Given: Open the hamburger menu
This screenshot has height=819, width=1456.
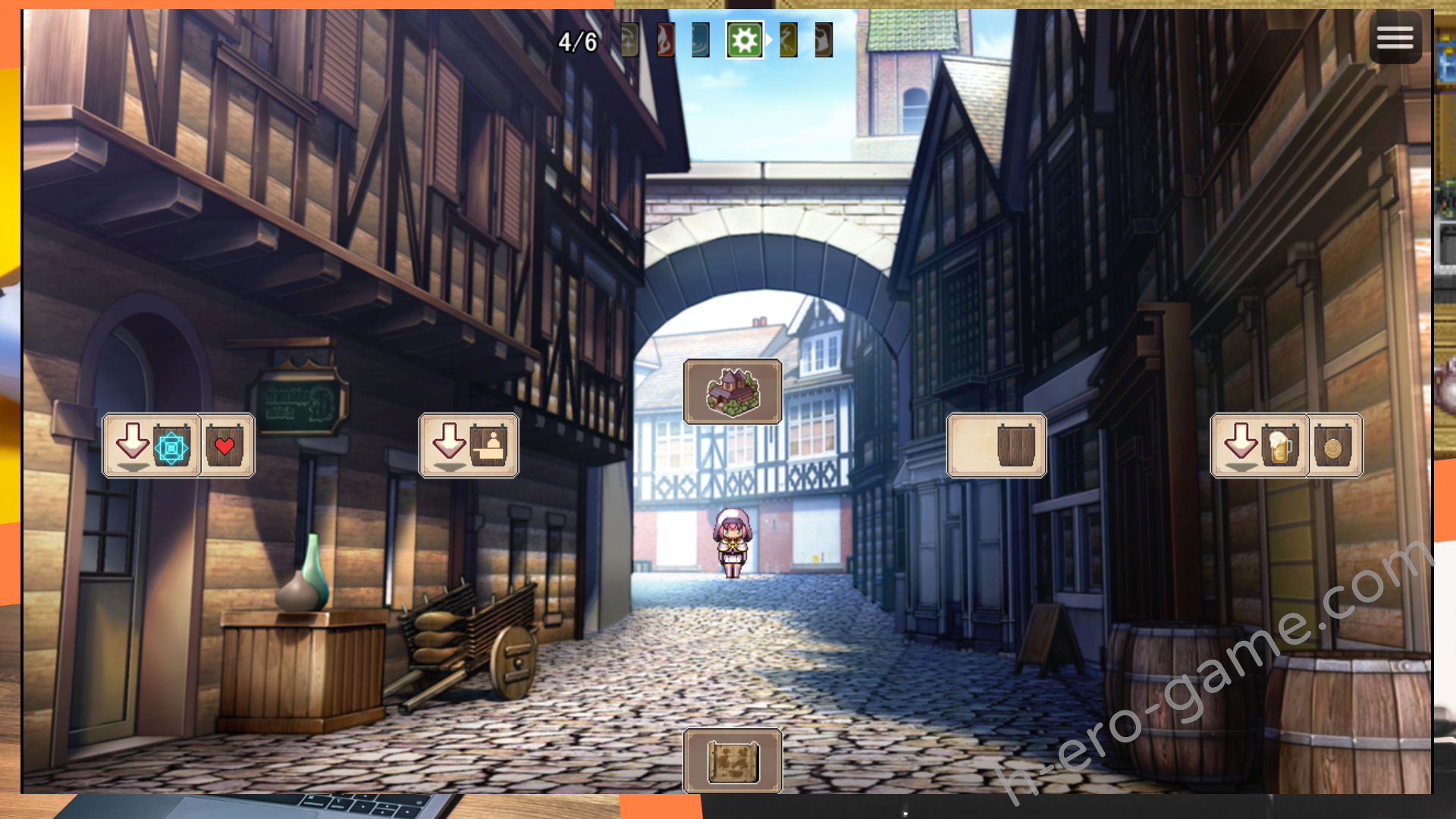Looking at the screenshot, I should tap(1395, 37).
